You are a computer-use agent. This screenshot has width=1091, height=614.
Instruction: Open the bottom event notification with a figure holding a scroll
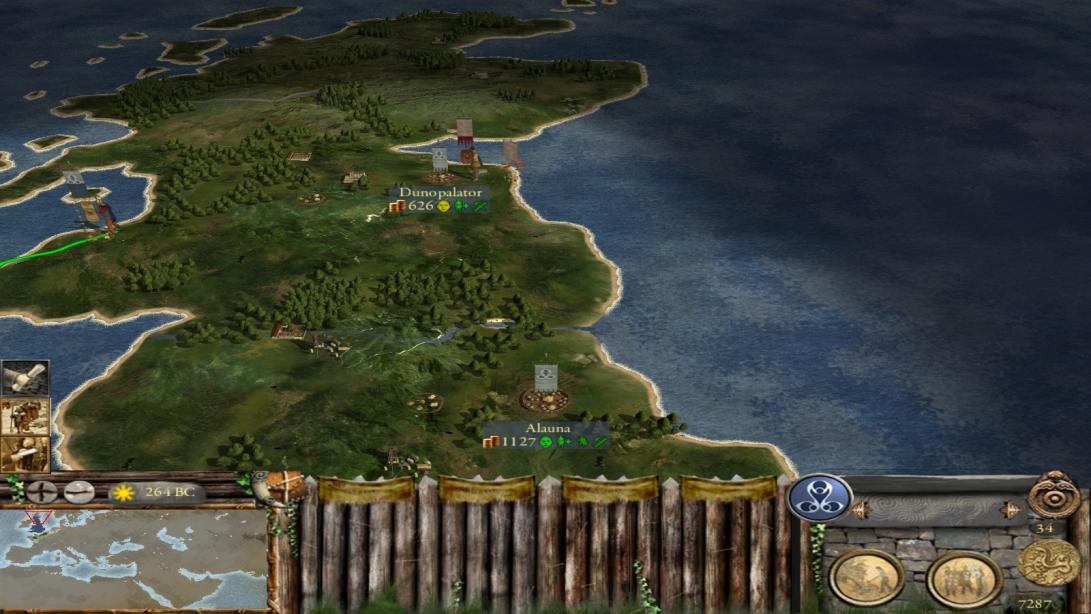tap(24, 454)
